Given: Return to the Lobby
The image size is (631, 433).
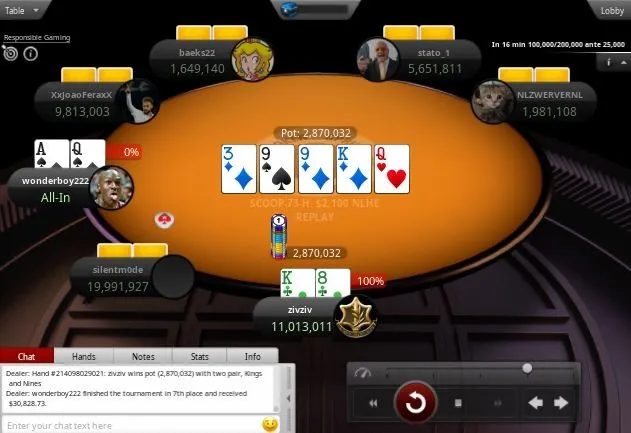Looking at the screenshot, I should click(612, 10).
